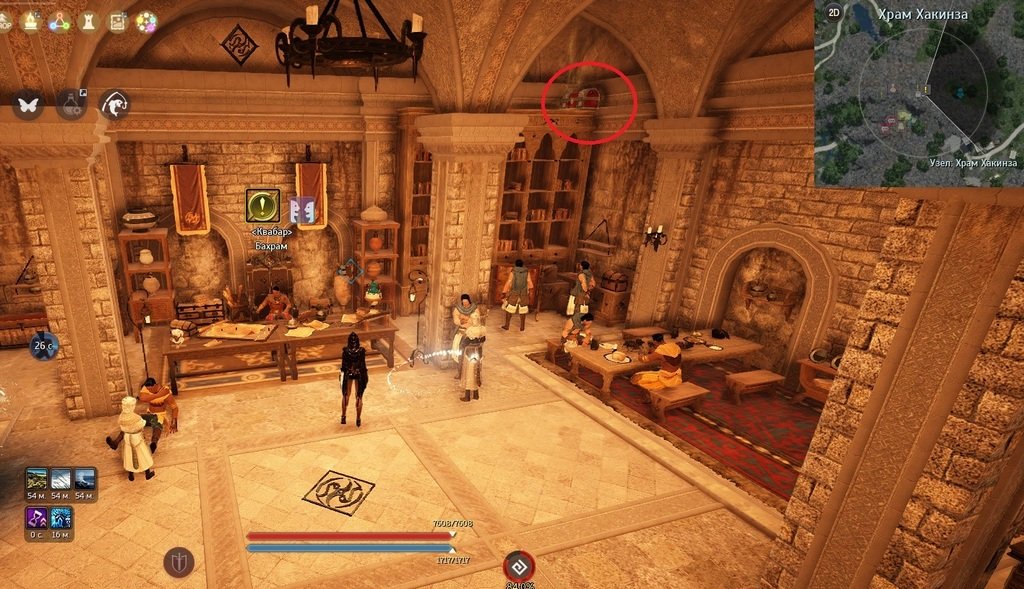This screenshot has width=1024, height=589.
Task: Click the shield and sword icon
Action: [x=178, y=562]
